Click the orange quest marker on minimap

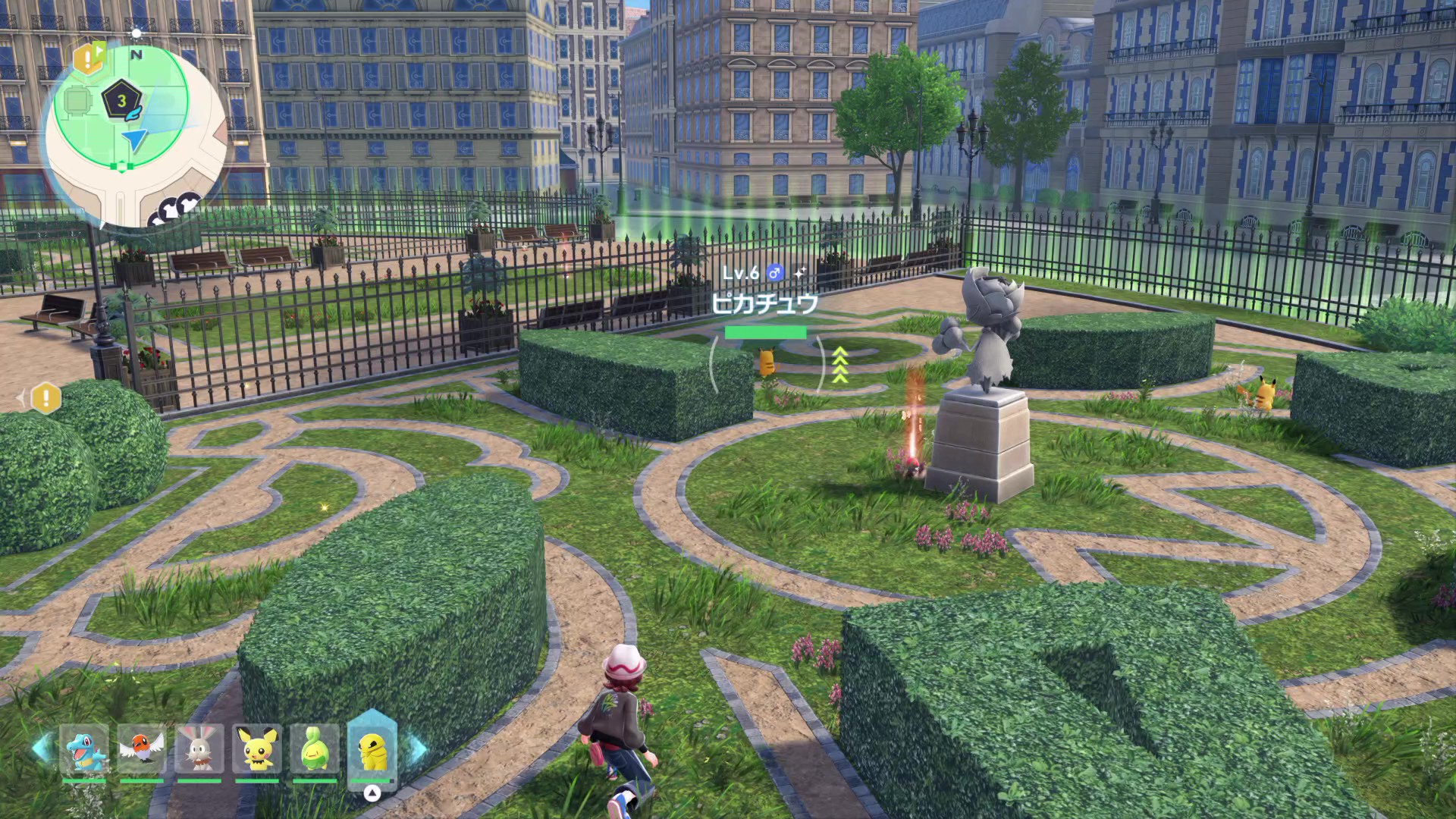coord(88,58)
